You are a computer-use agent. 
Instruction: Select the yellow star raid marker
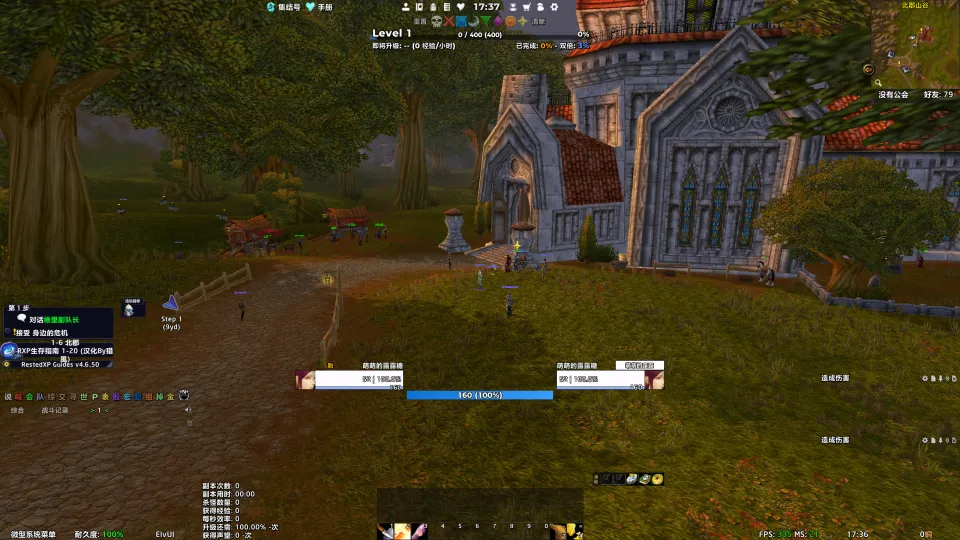click(523, 20)
